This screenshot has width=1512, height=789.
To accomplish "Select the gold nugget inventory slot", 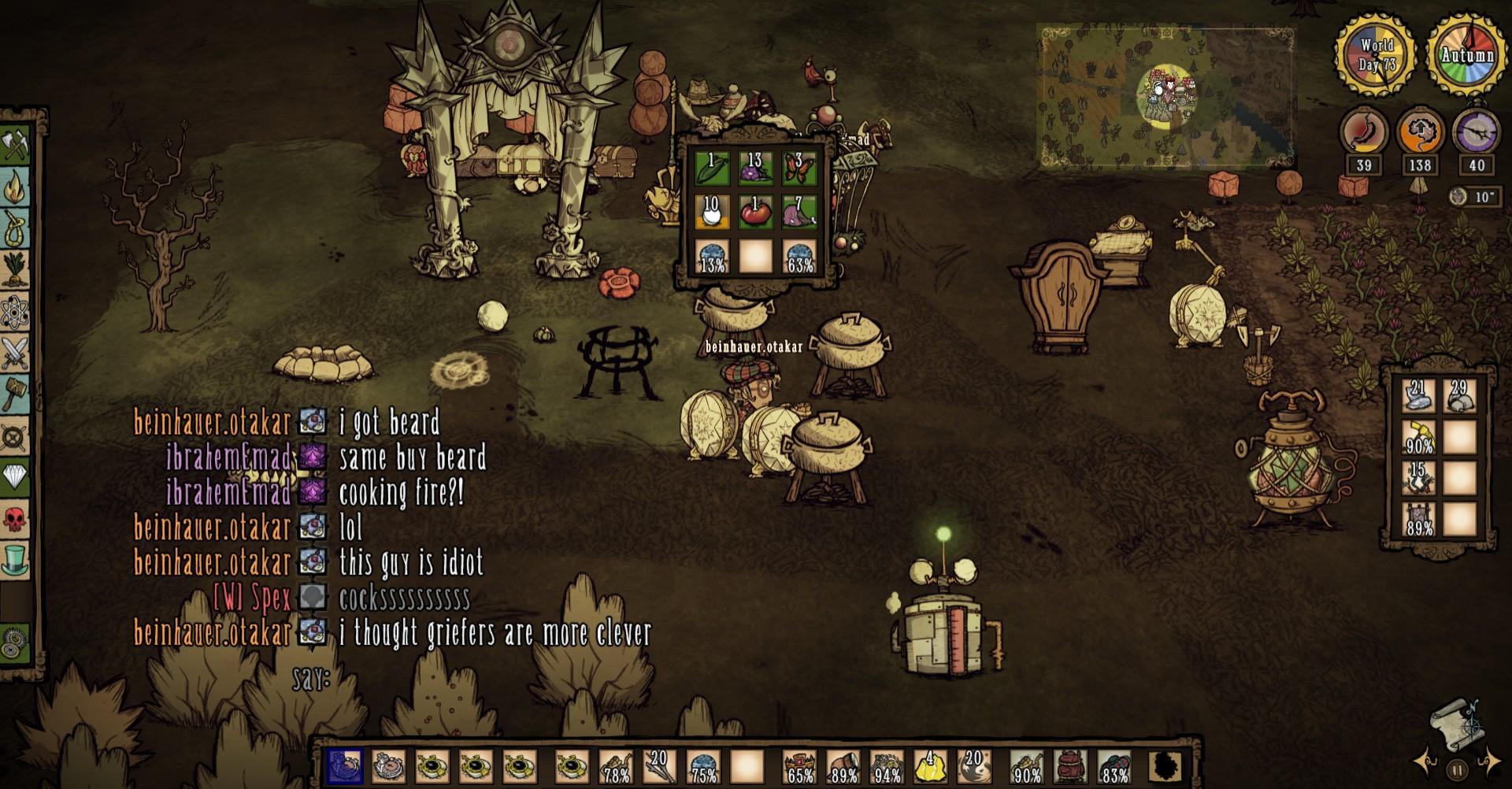I will click(x=930, y=766).
